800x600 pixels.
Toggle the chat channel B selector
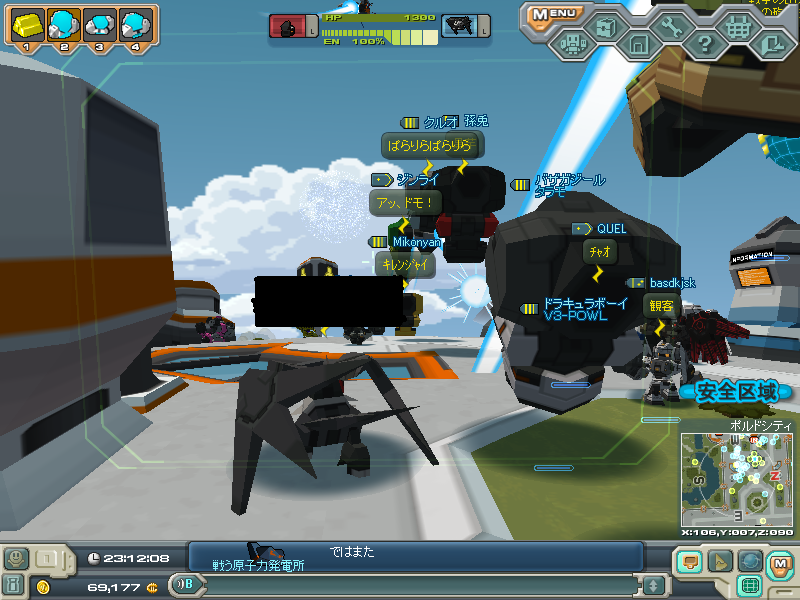[183, 585]
